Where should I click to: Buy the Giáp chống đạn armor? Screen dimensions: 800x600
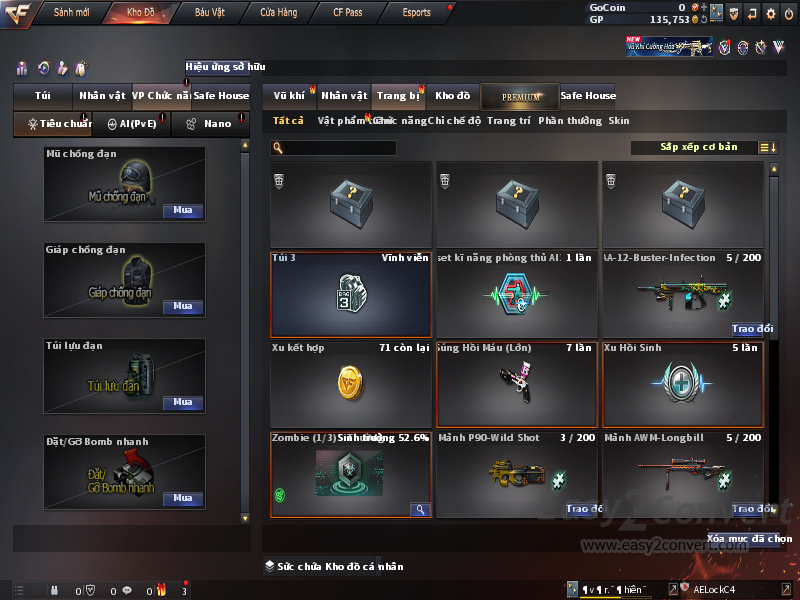click(x=182, y=307)
